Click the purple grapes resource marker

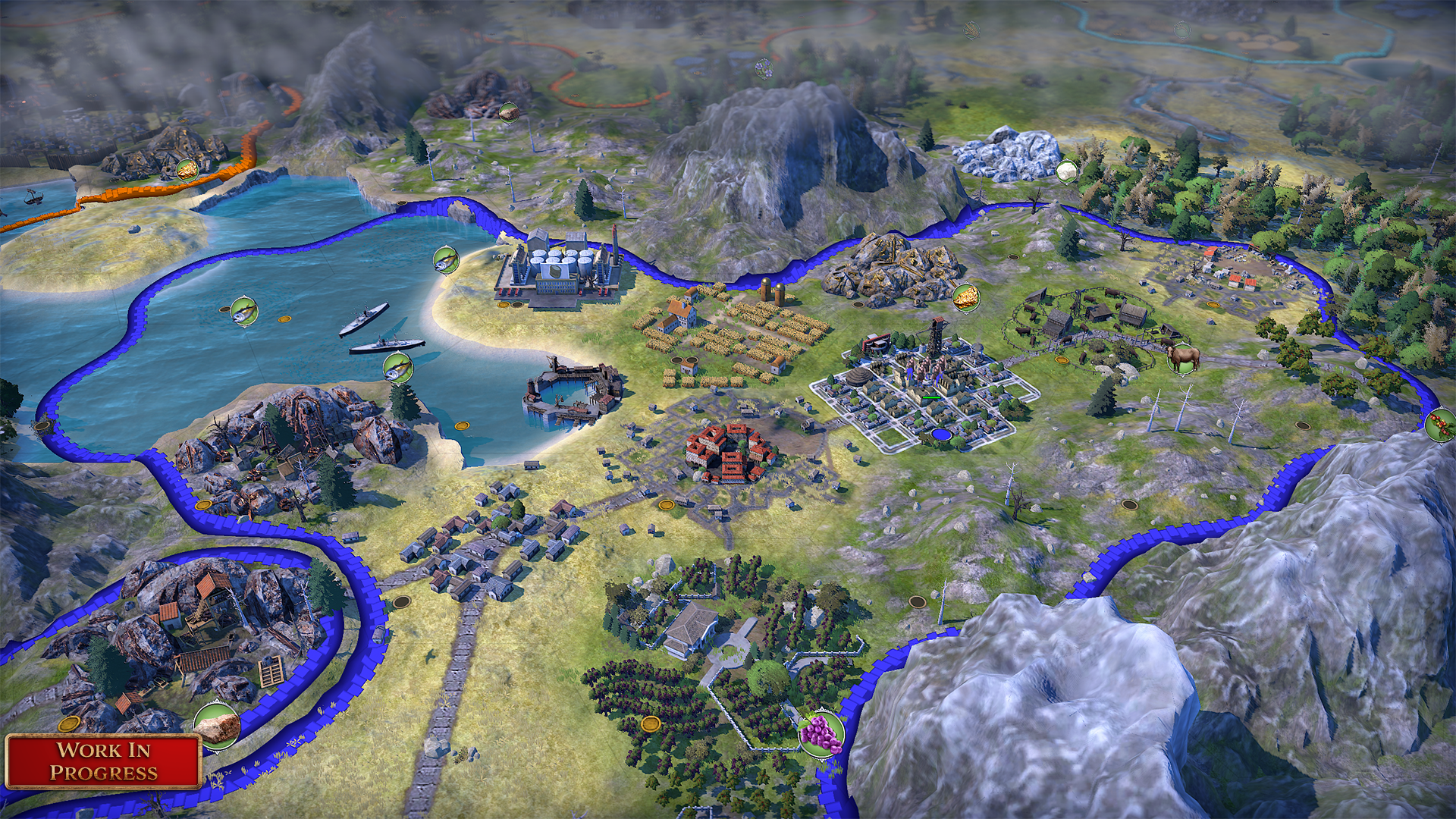[821, 733]
